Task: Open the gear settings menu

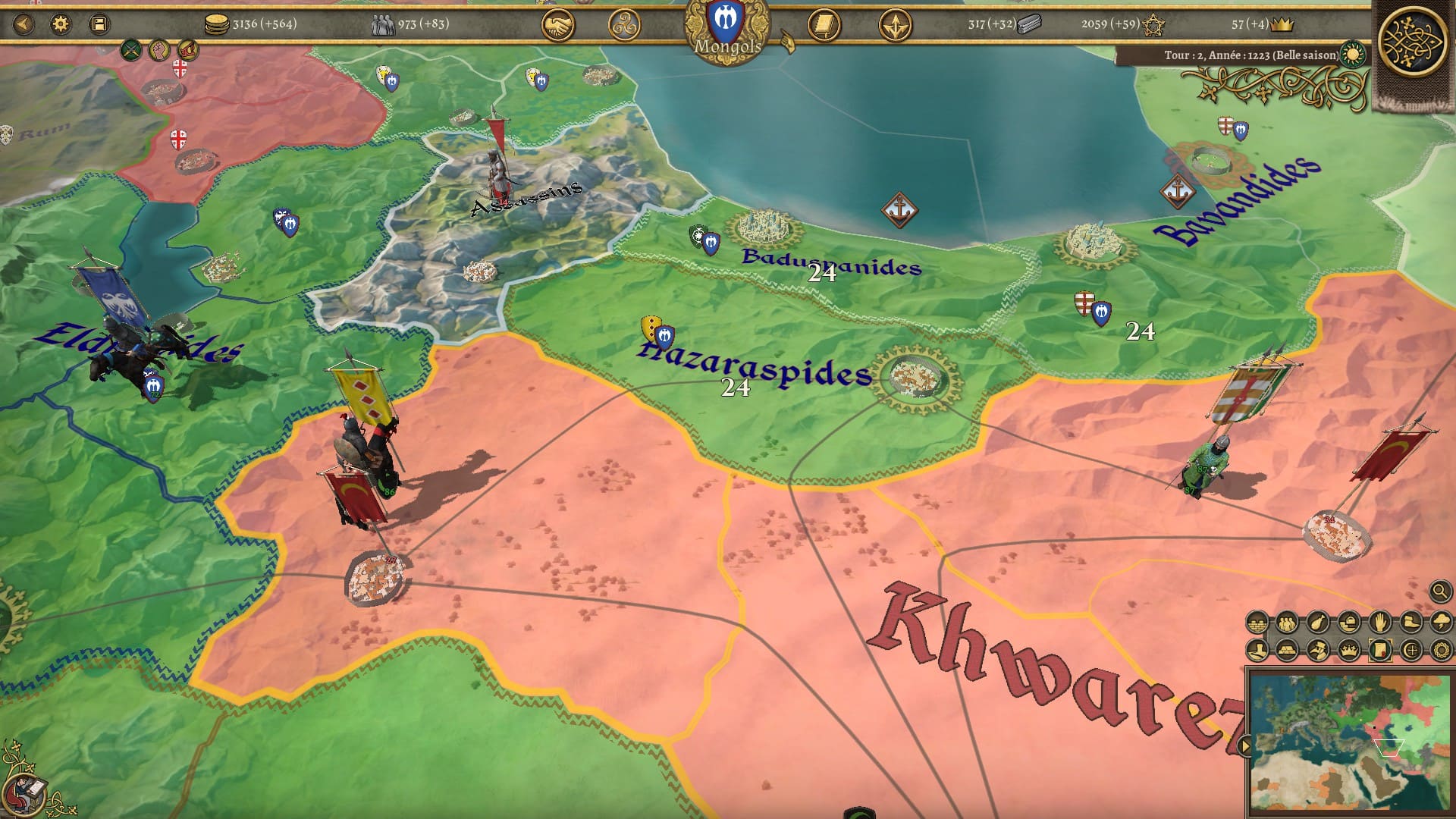Action: point(61,24)
